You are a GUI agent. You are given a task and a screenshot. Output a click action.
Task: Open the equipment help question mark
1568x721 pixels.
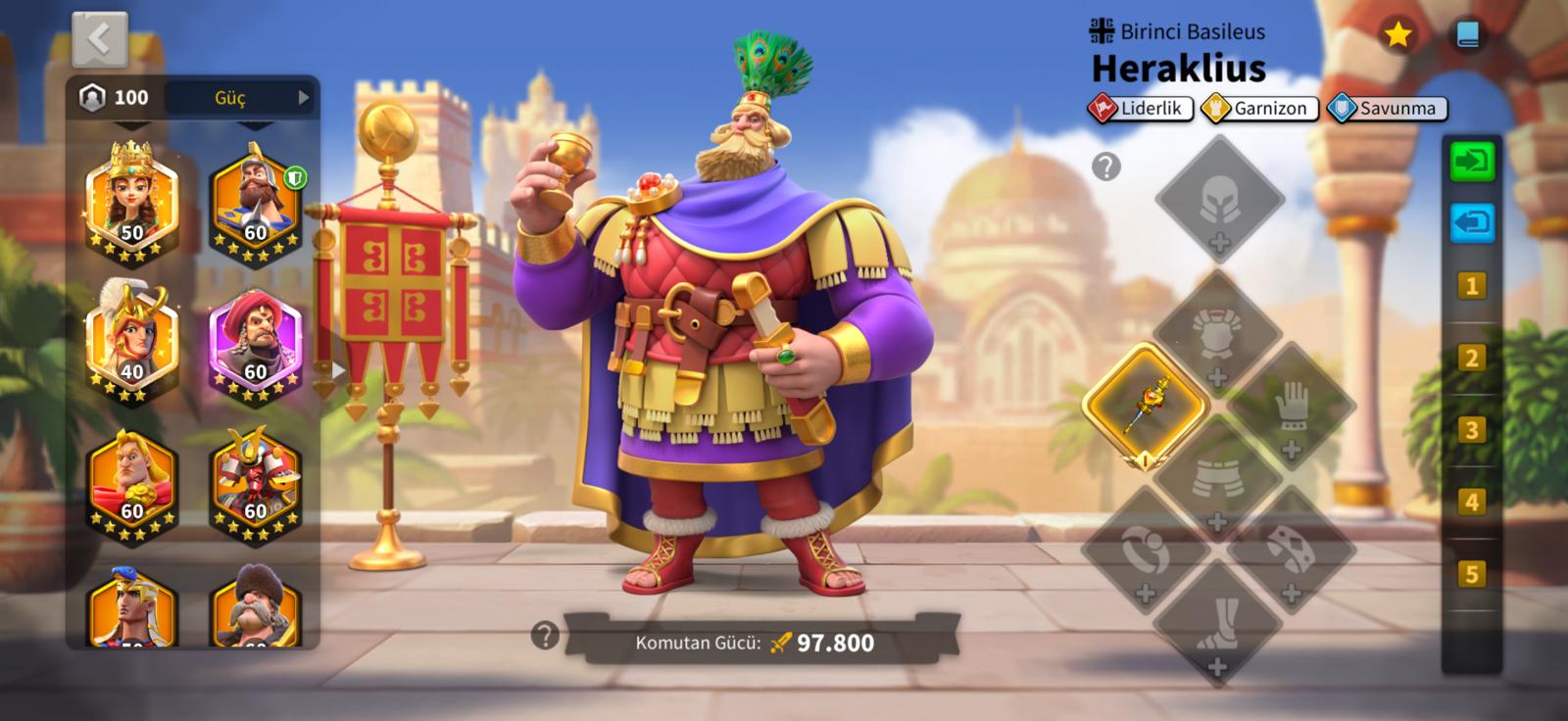[1105, 167]
